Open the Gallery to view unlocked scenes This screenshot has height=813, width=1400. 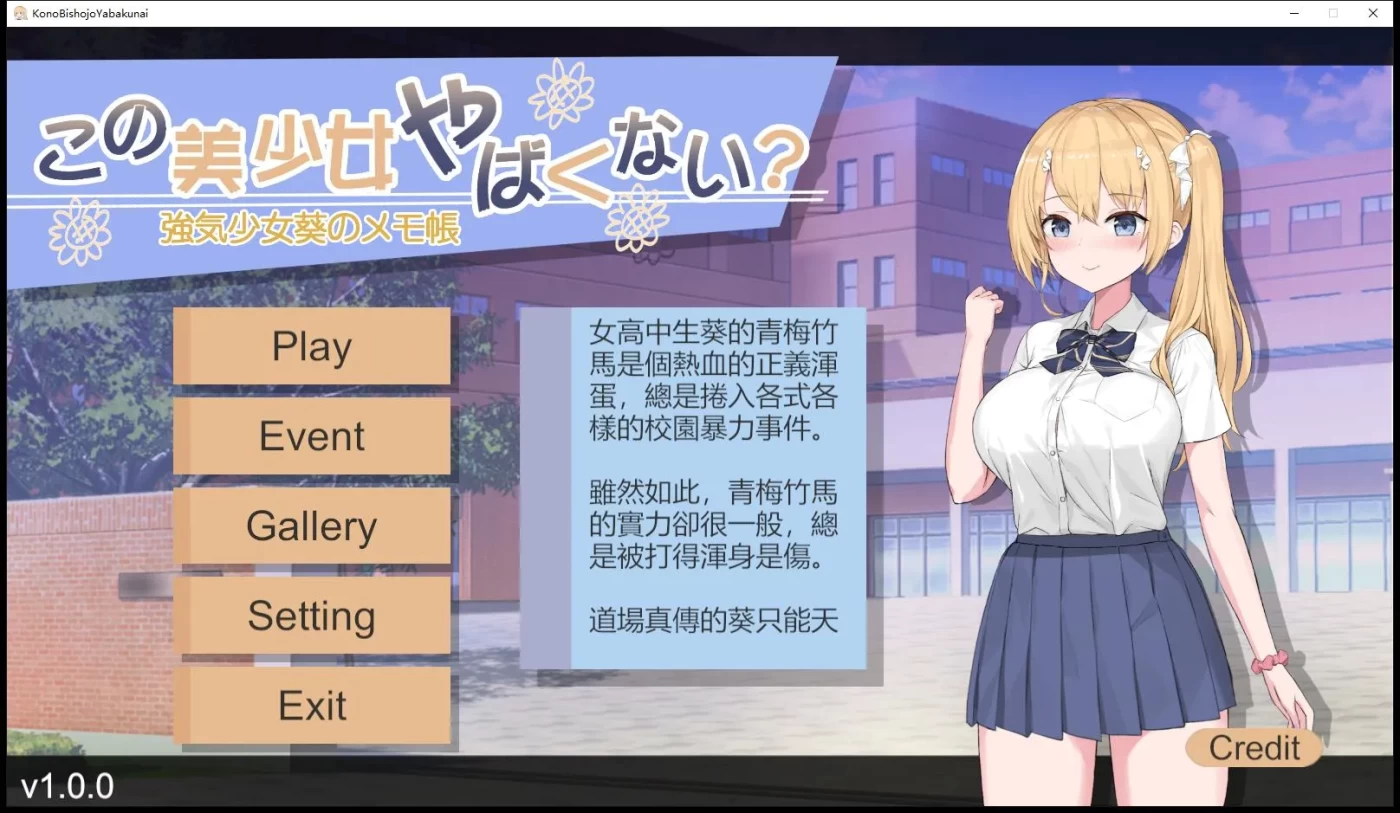[312, 526]
